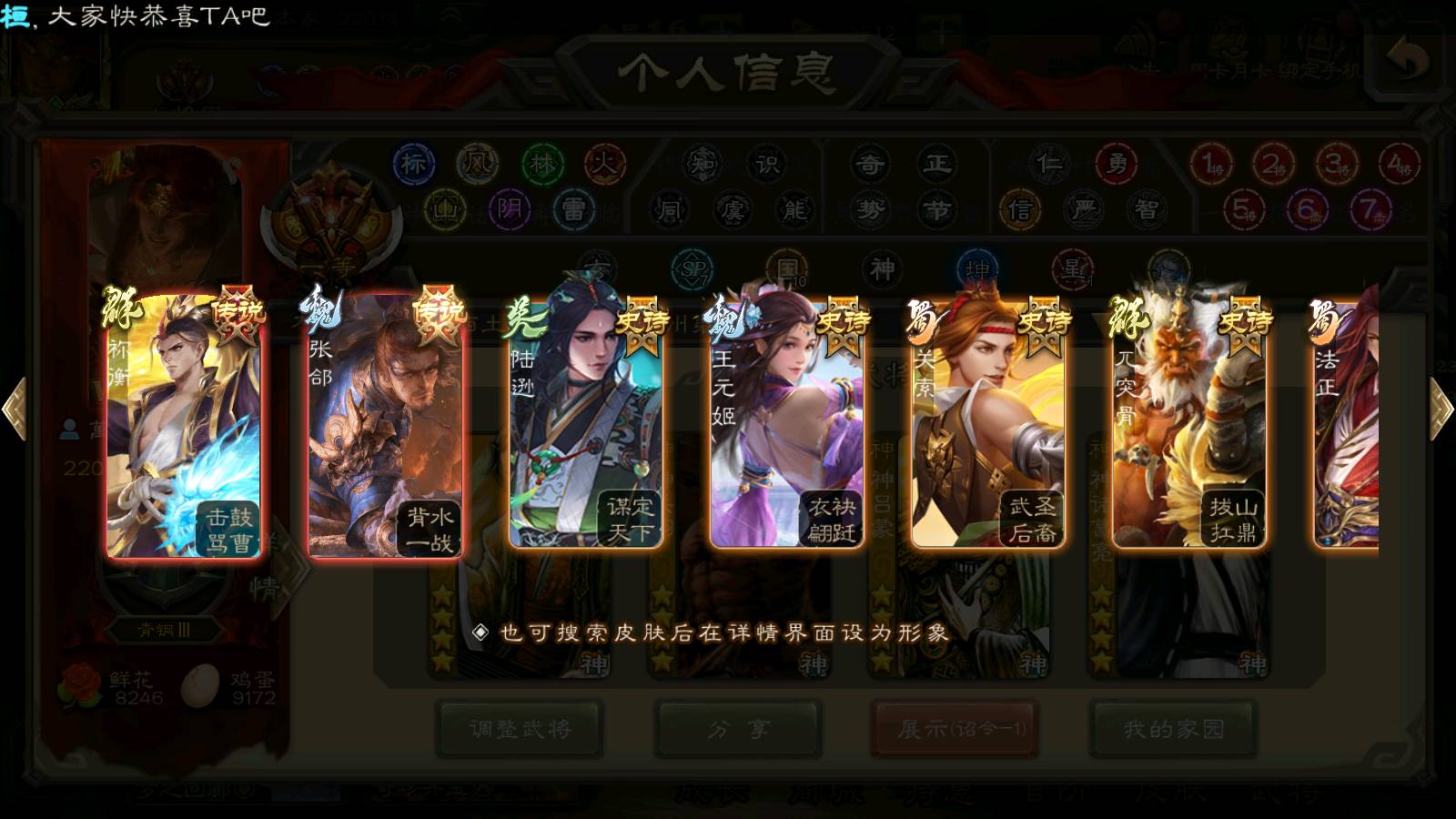
Task: Select the 国 filter icon
Action: click(786, 270)
